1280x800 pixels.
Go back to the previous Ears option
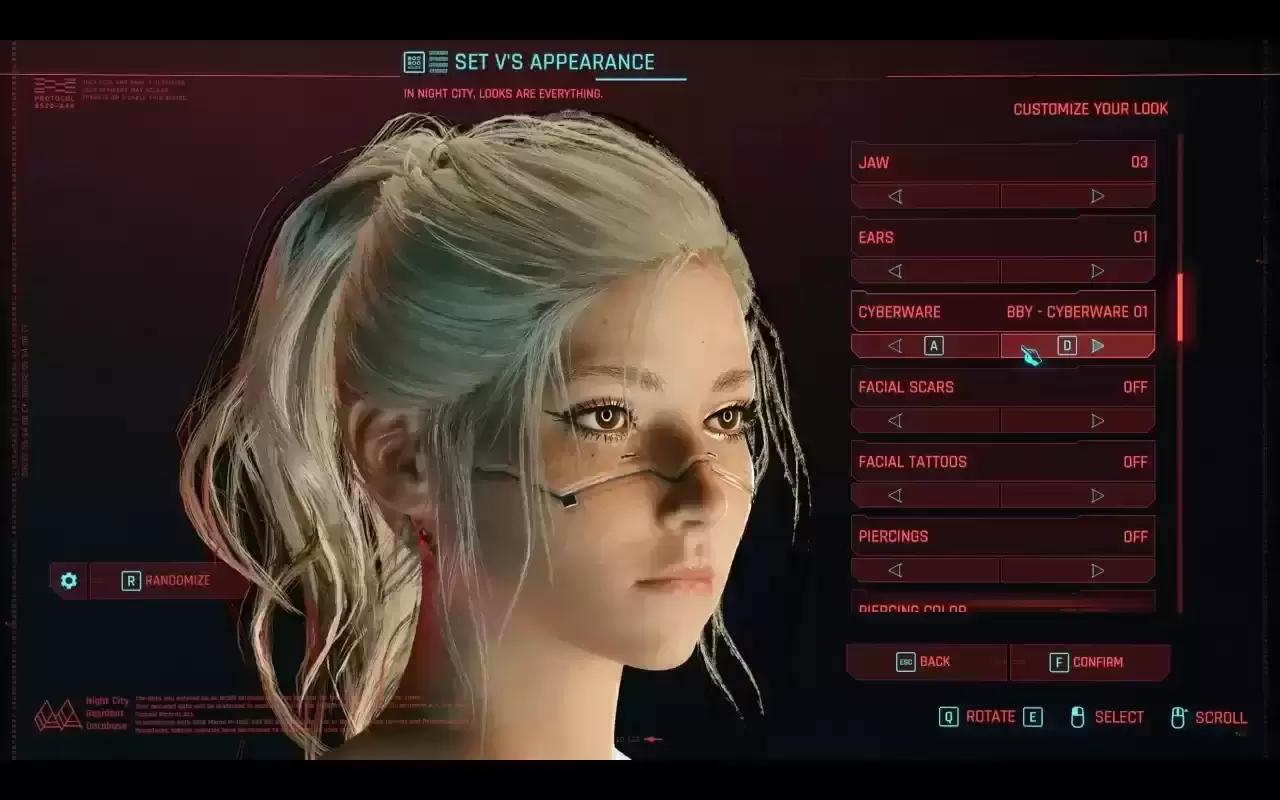tap(896, 270)
